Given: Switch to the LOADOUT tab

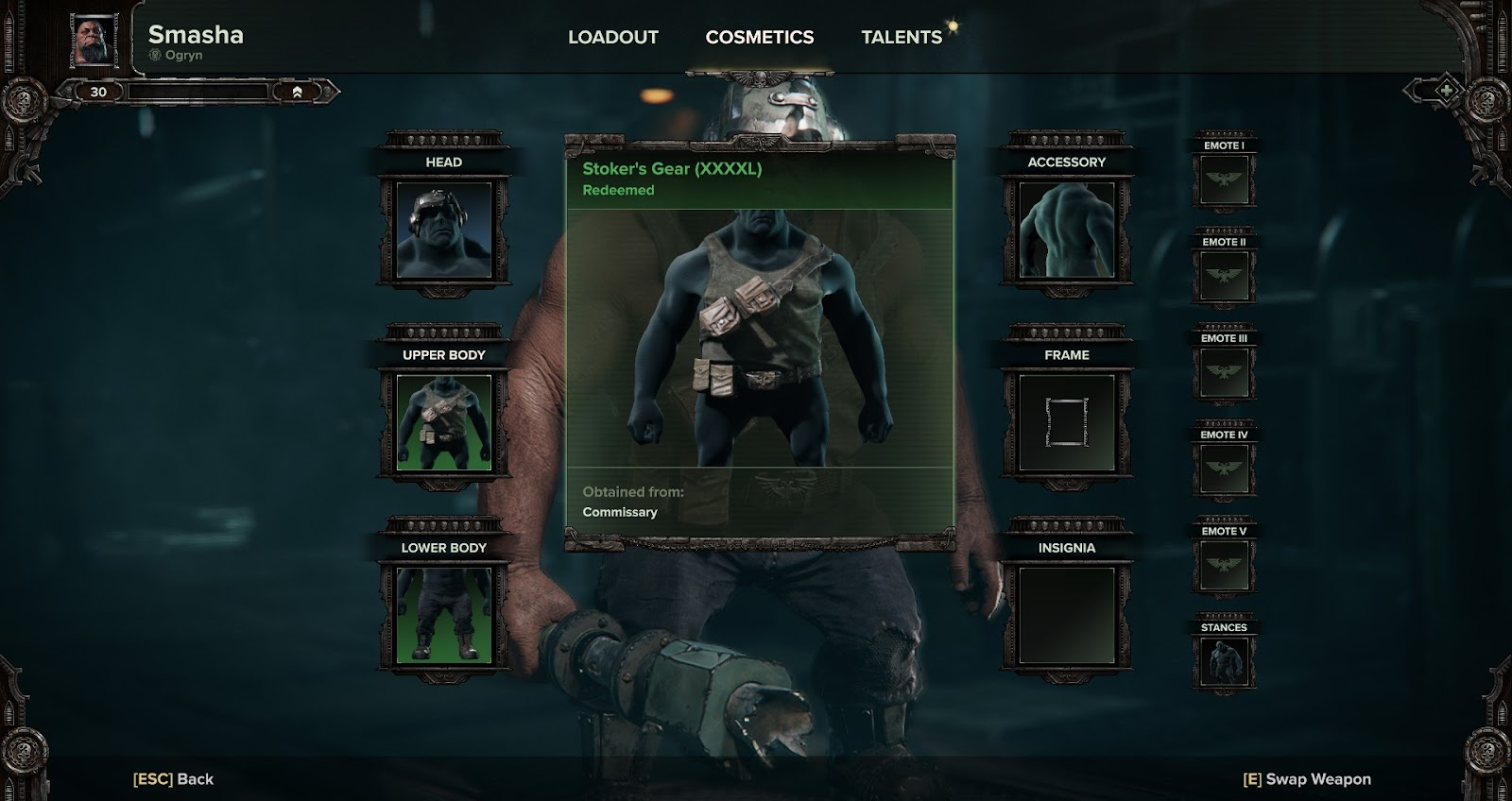Looking at the screenshot, I should 611,38.
